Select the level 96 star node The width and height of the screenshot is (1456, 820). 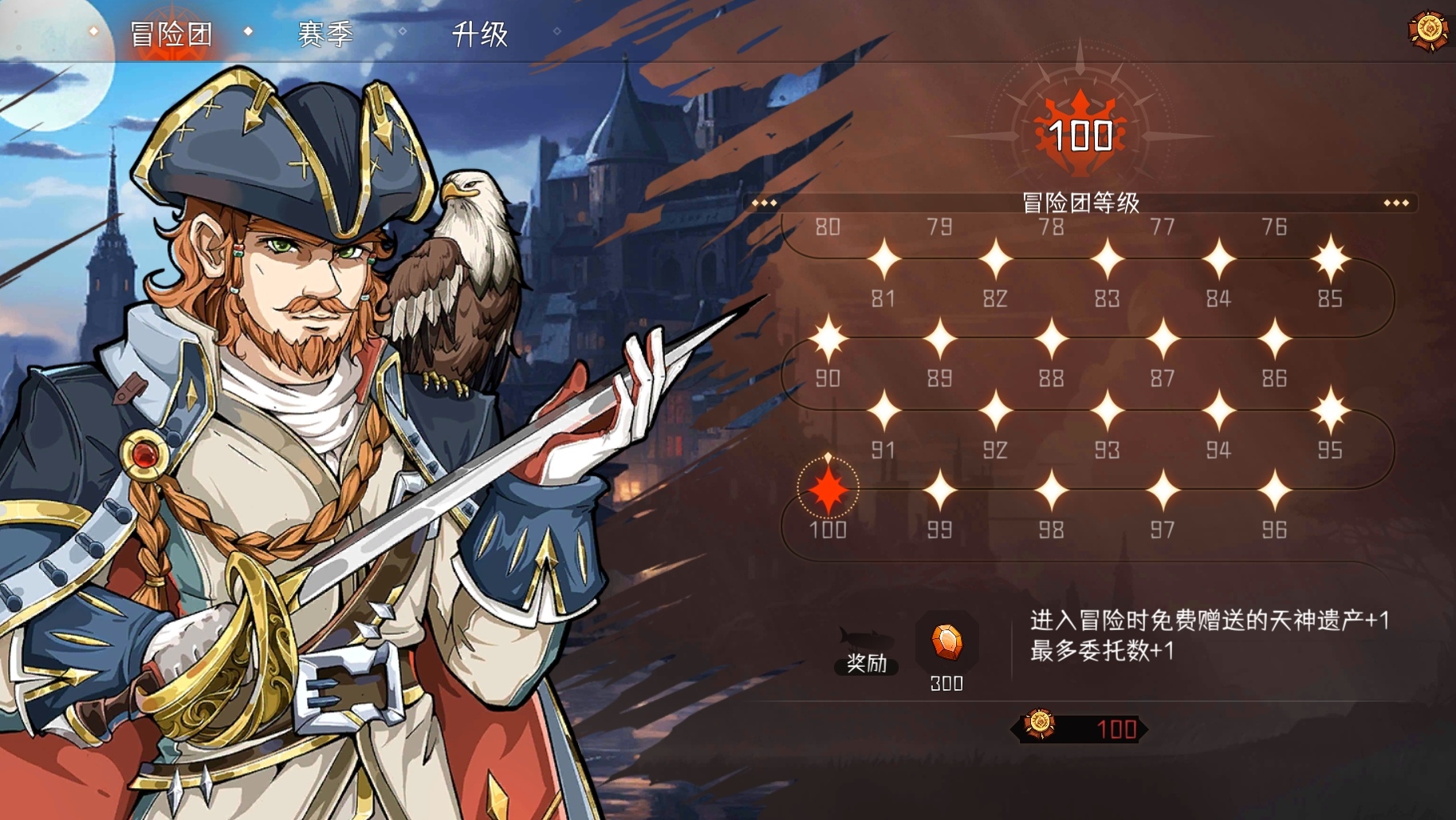point(1274,490)
